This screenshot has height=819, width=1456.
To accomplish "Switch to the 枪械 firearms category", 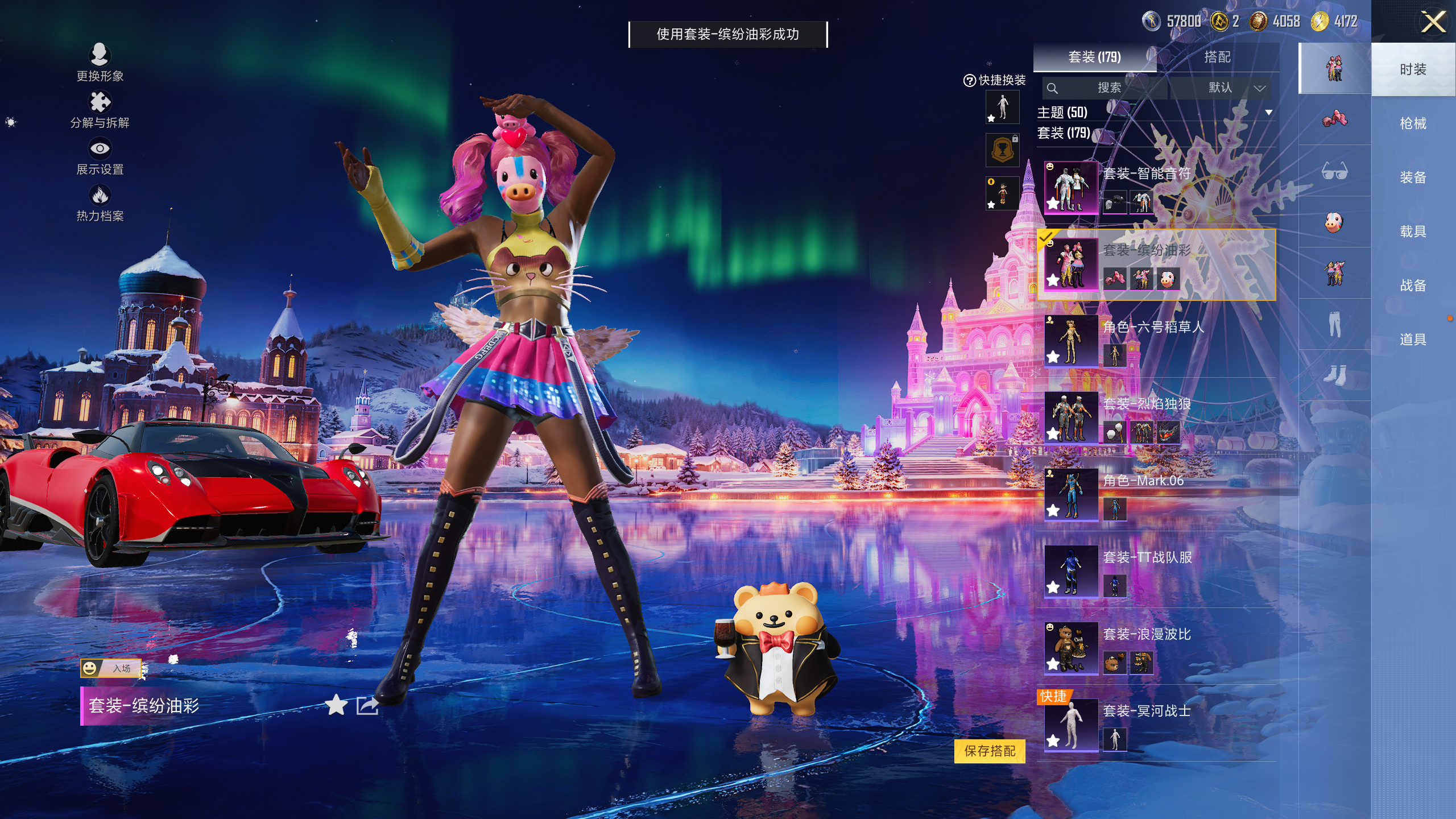I will pyautogui.click(x=1413, y=123).
